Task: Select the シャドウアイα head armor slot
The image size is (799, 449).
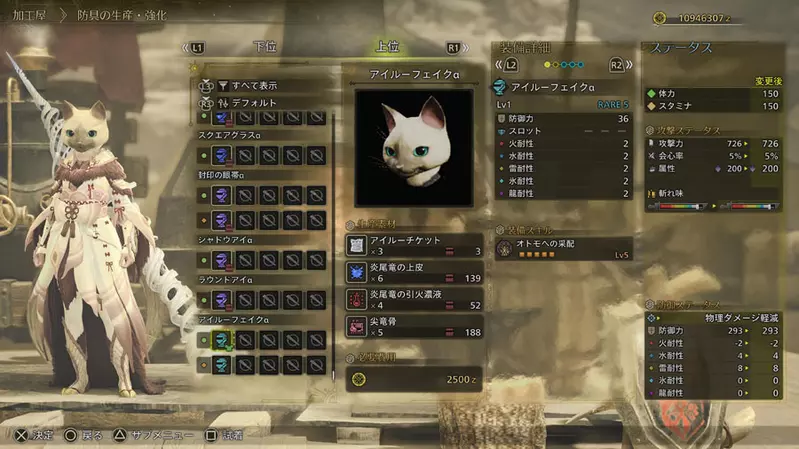Action: click(x=223, y=260)
